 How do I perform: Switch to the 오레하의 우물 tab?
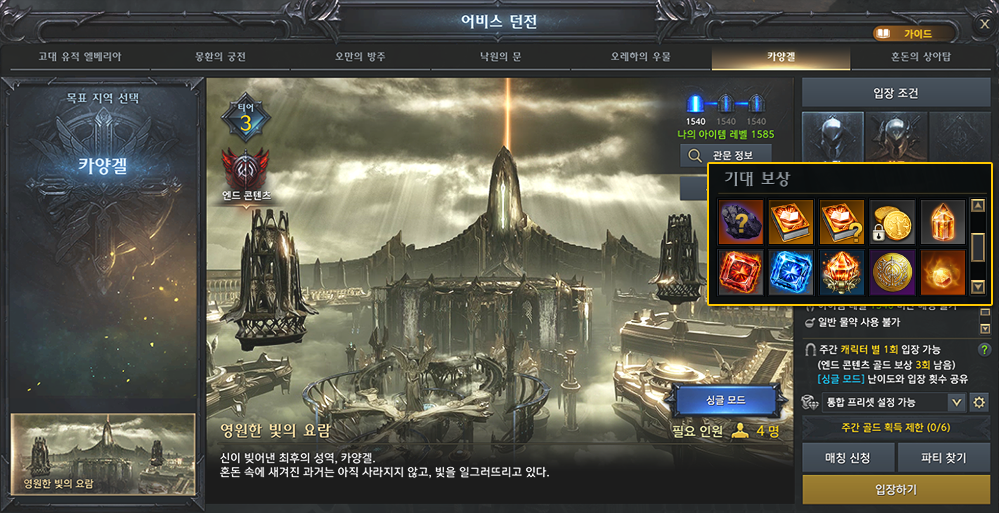click(641, 57)
